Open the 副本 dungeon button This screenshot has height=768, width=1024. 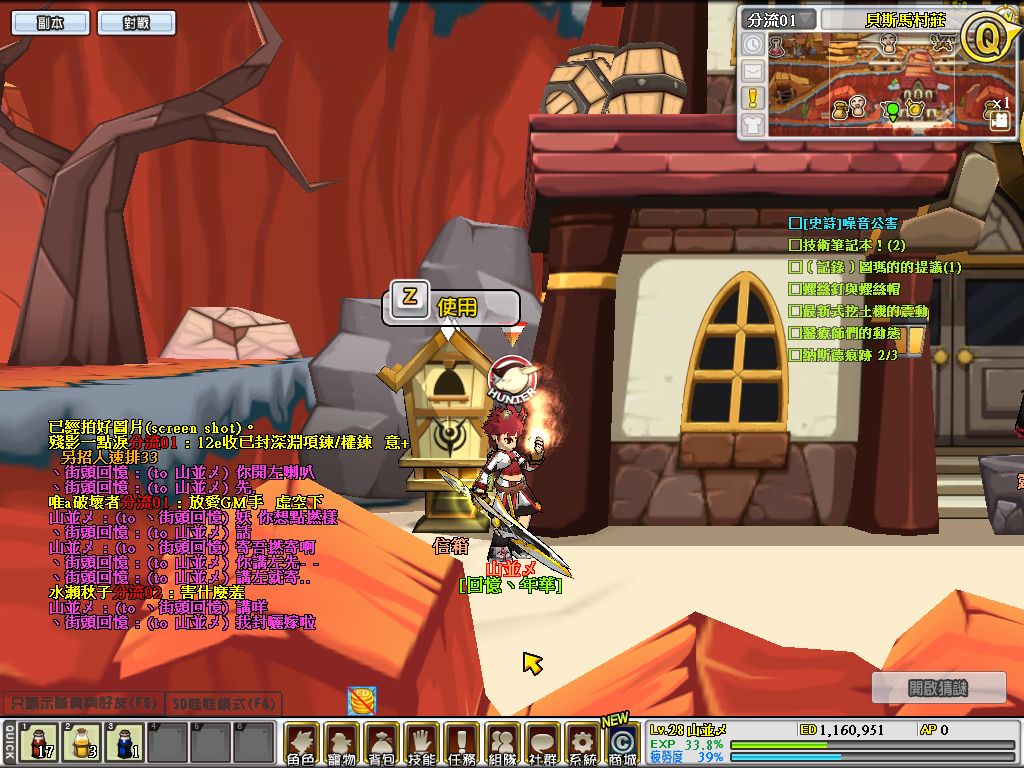tap(49, 23)
